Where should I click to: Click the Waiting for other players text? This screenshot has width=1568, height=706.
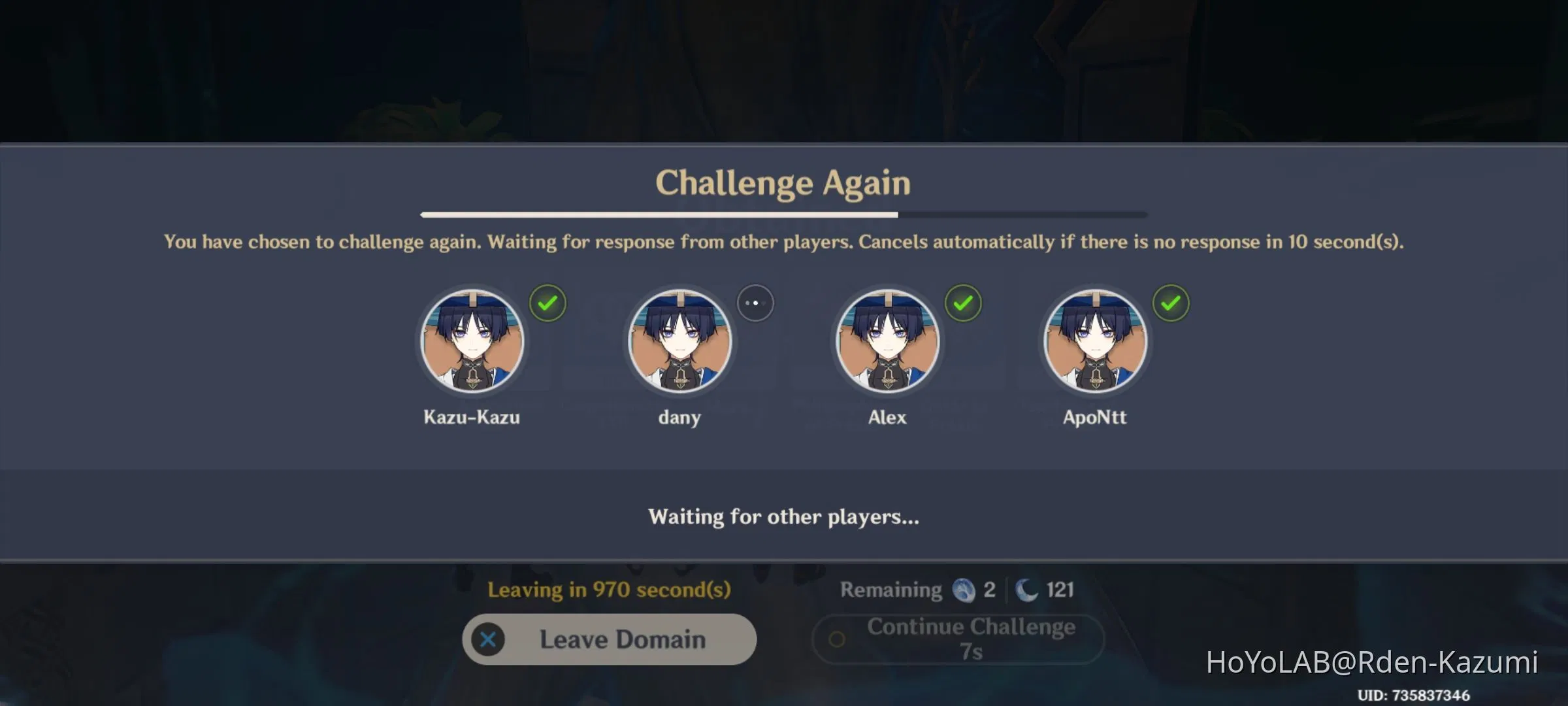[x=783, y=517]
